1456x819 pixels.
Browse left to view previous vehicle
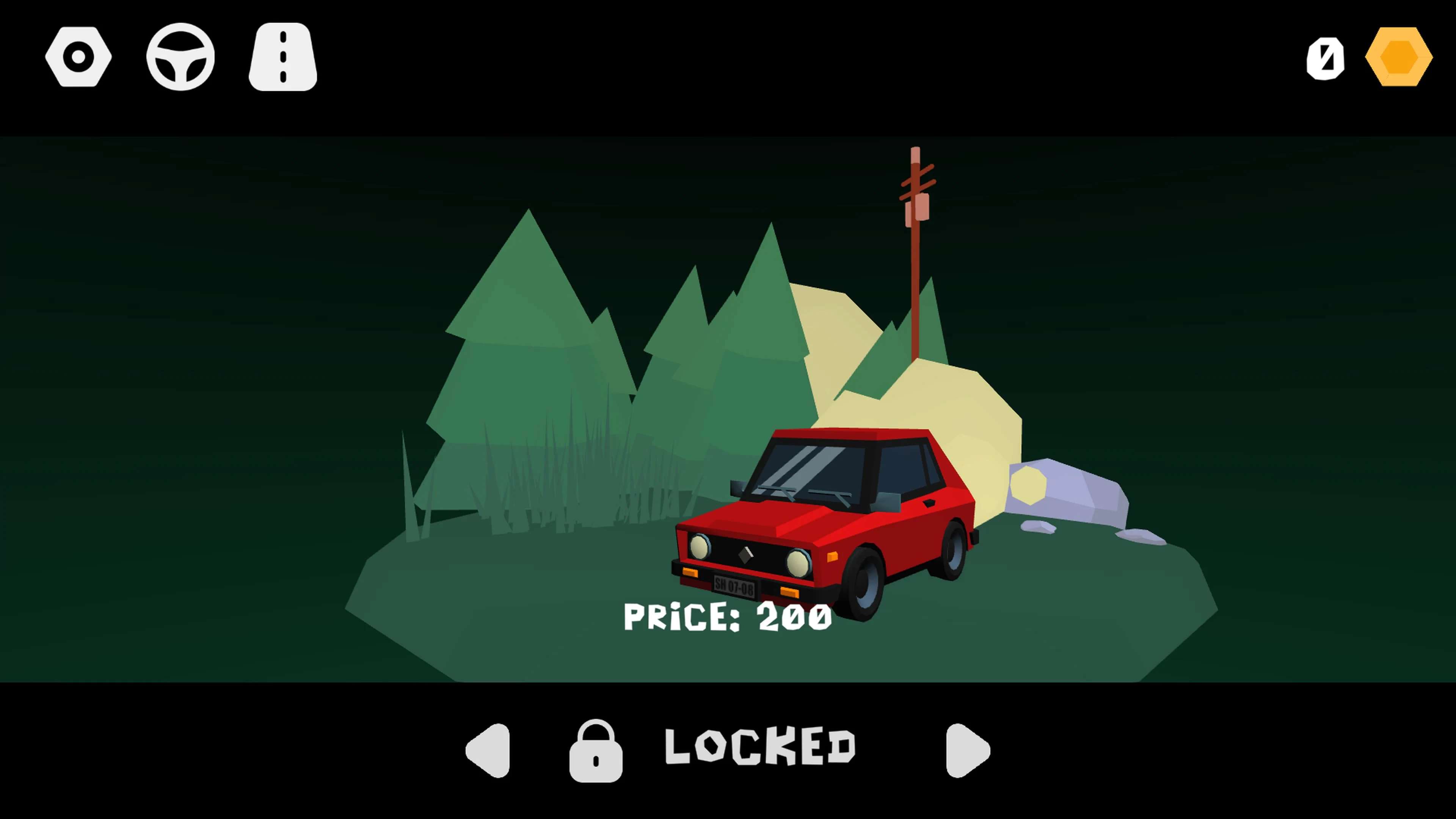[x=487, y=752]
